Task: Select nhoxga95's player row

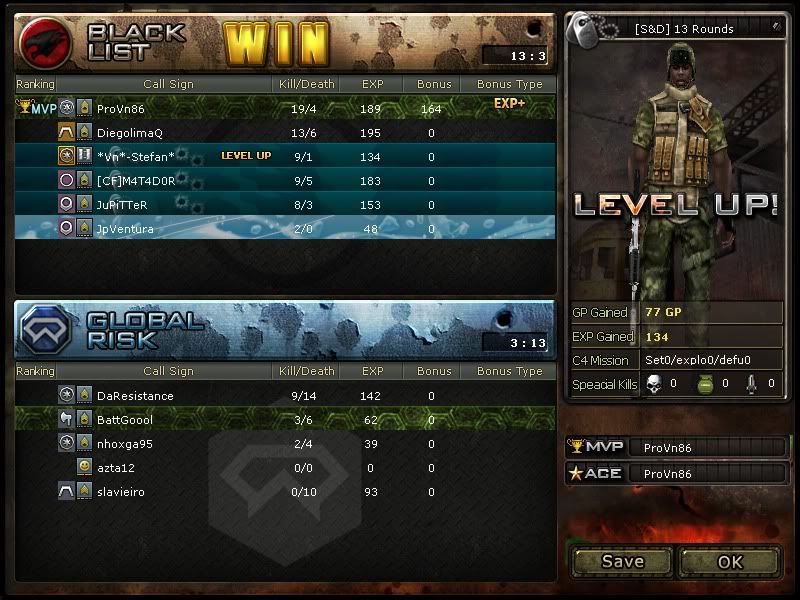Action: [285, 443]
